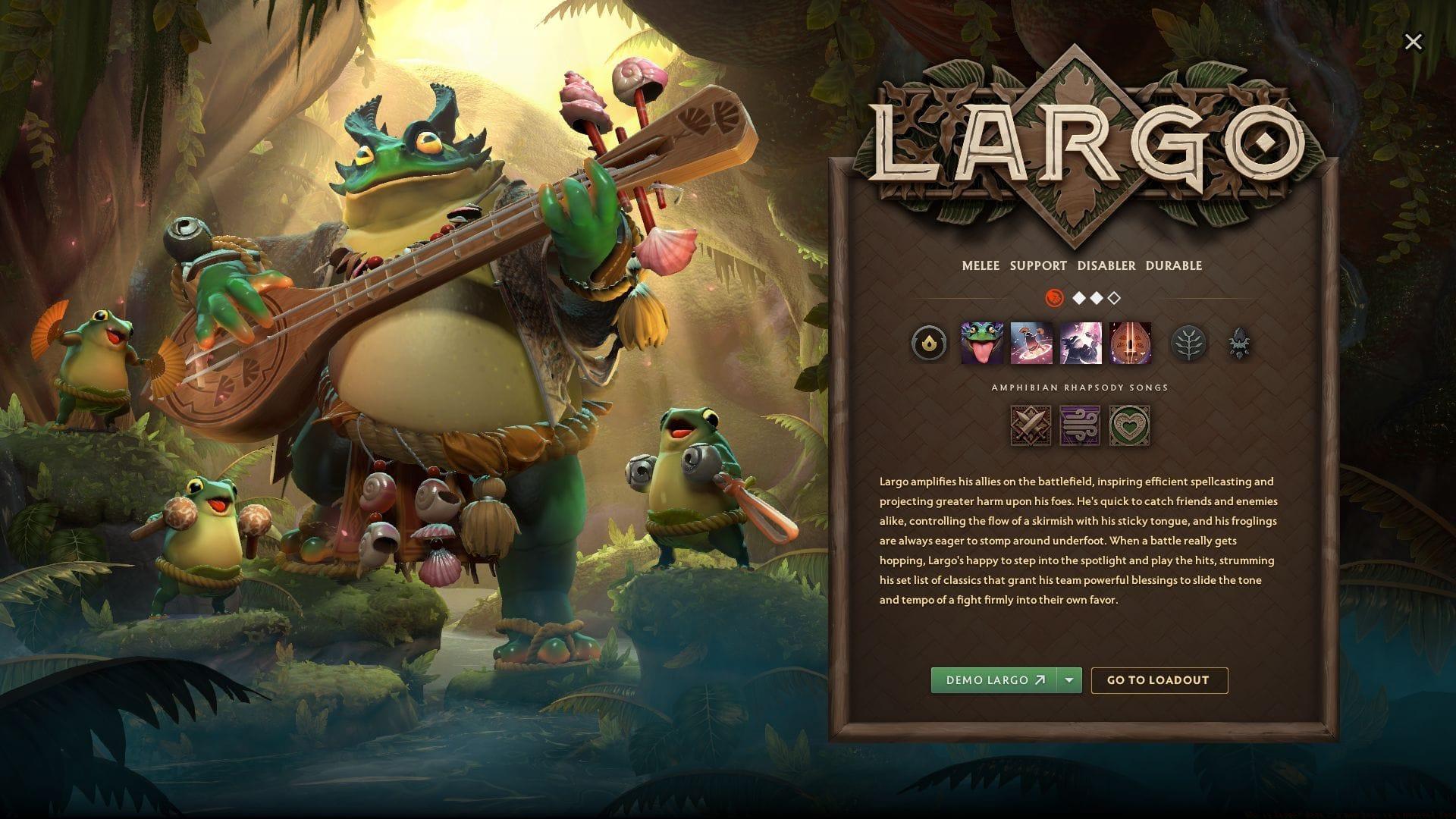Click the MELEE role label
The width and height of the screenshot is (1456, 819).
pyautogui.click(x=981, y=265)
